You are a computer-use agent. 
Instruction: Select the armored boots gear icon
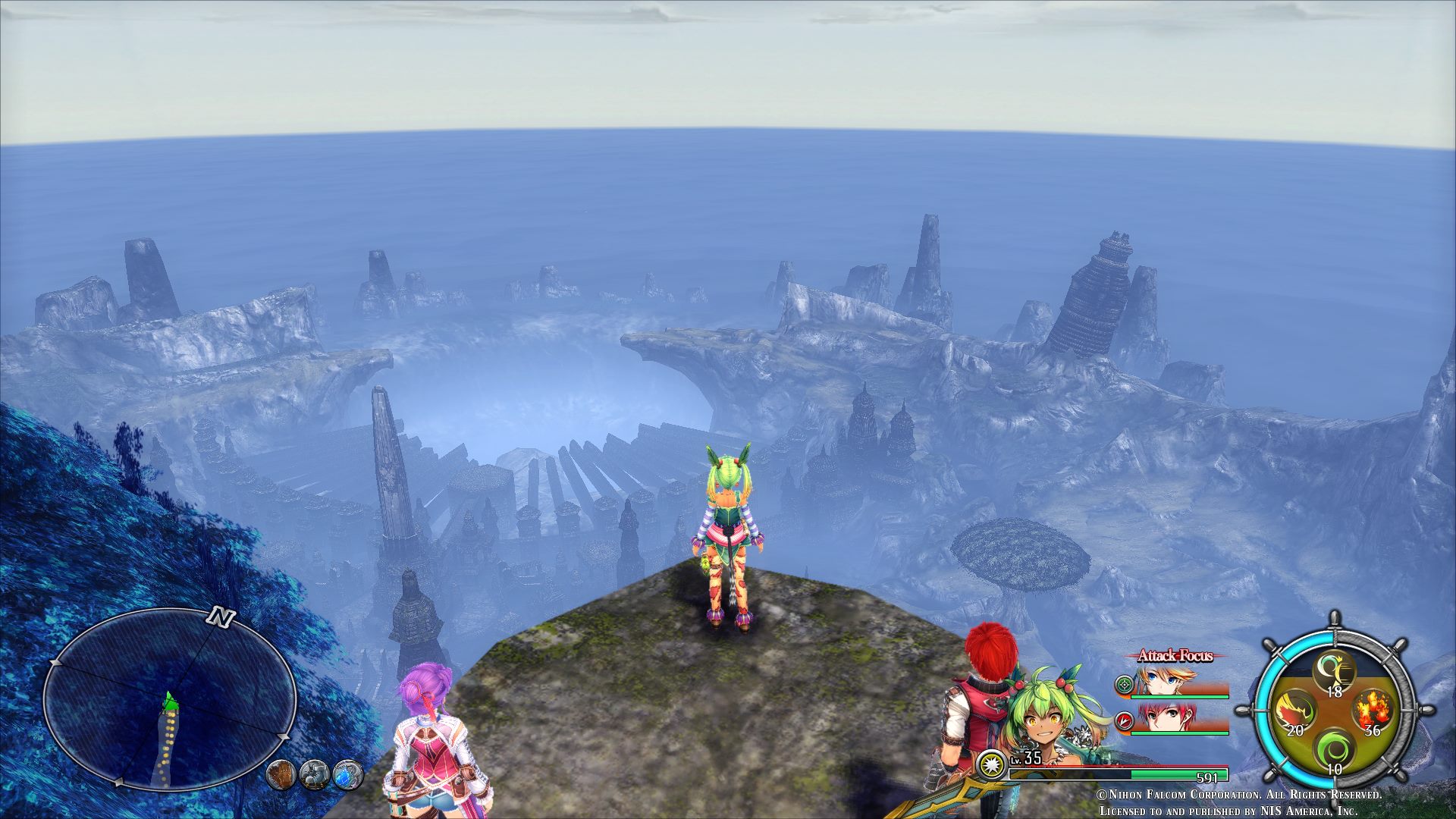tap(314, 774)
